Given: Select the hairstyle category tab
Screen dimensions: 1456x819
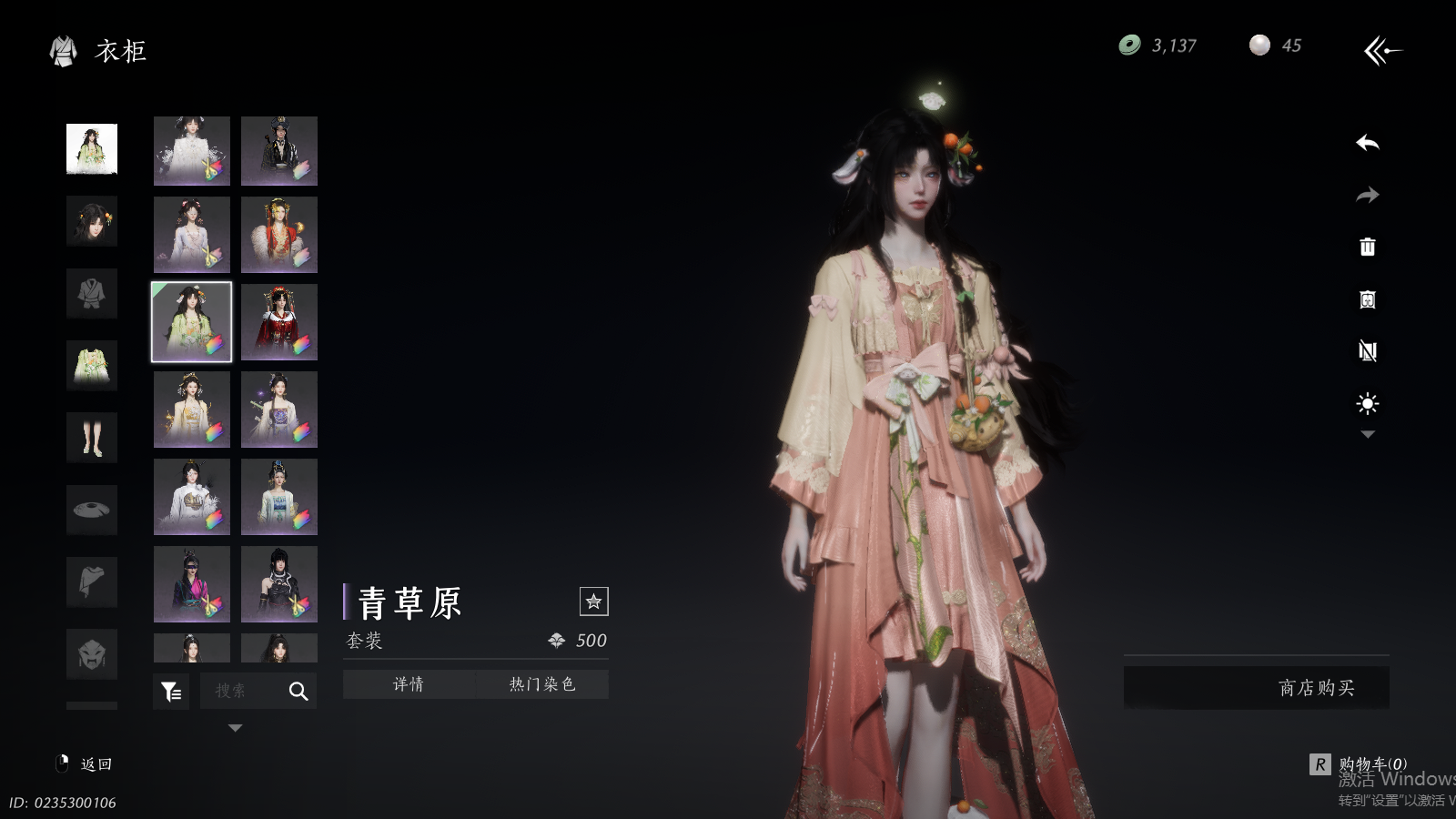Looking at the screenshot, I should point(92,221).
